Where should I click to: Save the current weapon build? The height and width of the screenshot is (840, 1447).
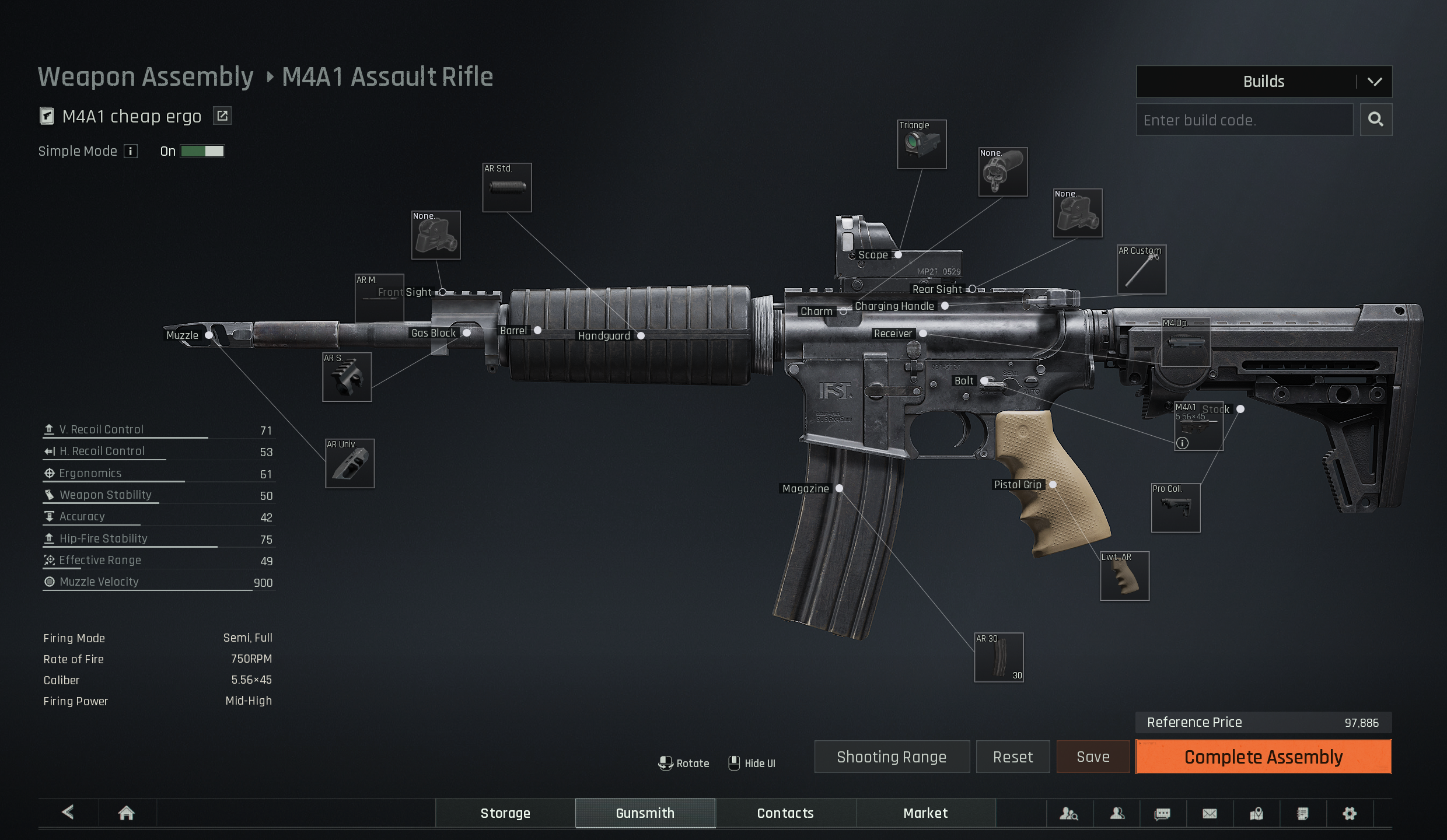(1093, 757)
